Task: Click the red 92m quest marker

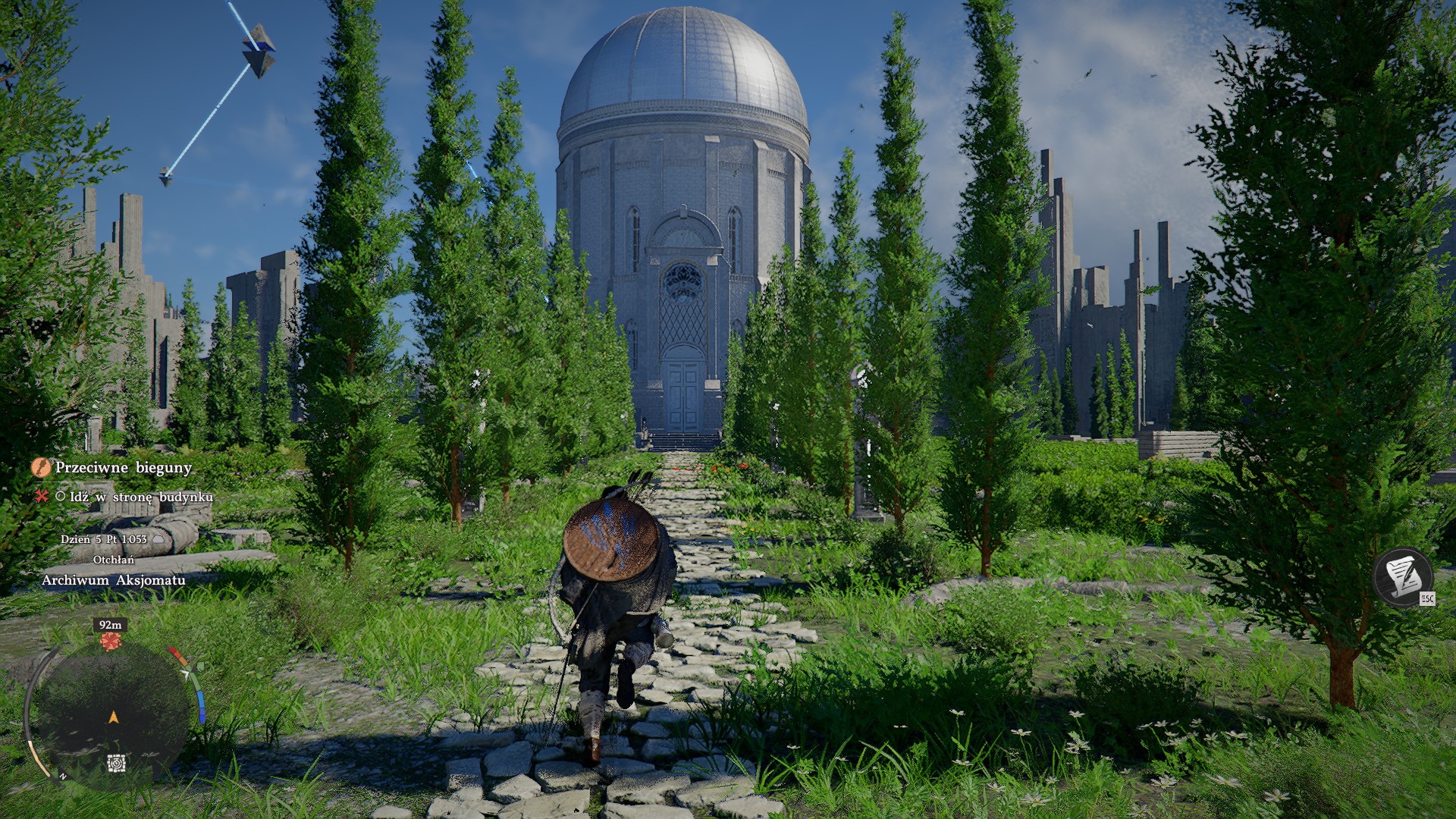Action: tap(111, 642)
